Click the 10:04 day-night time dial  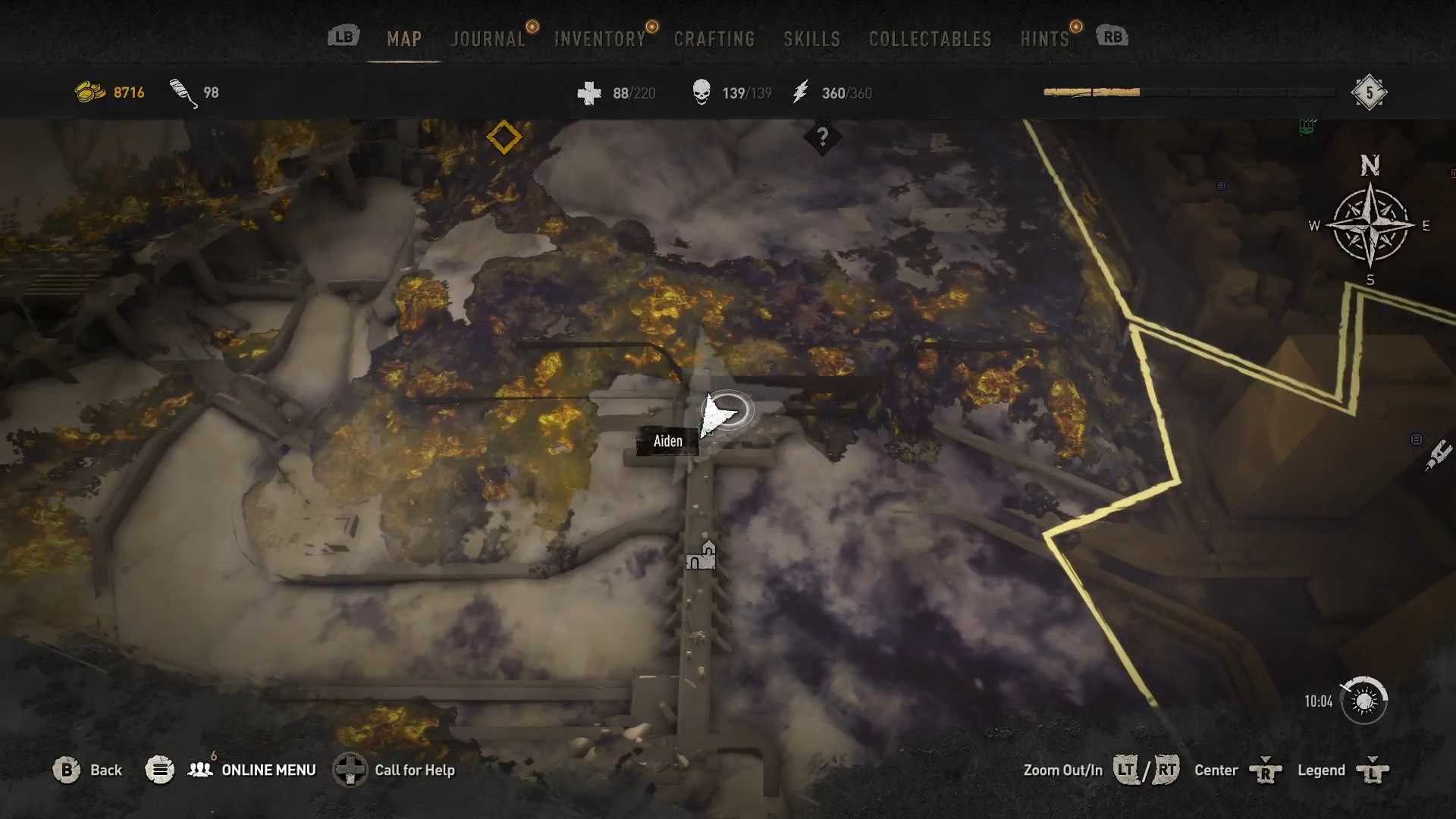1363,701
